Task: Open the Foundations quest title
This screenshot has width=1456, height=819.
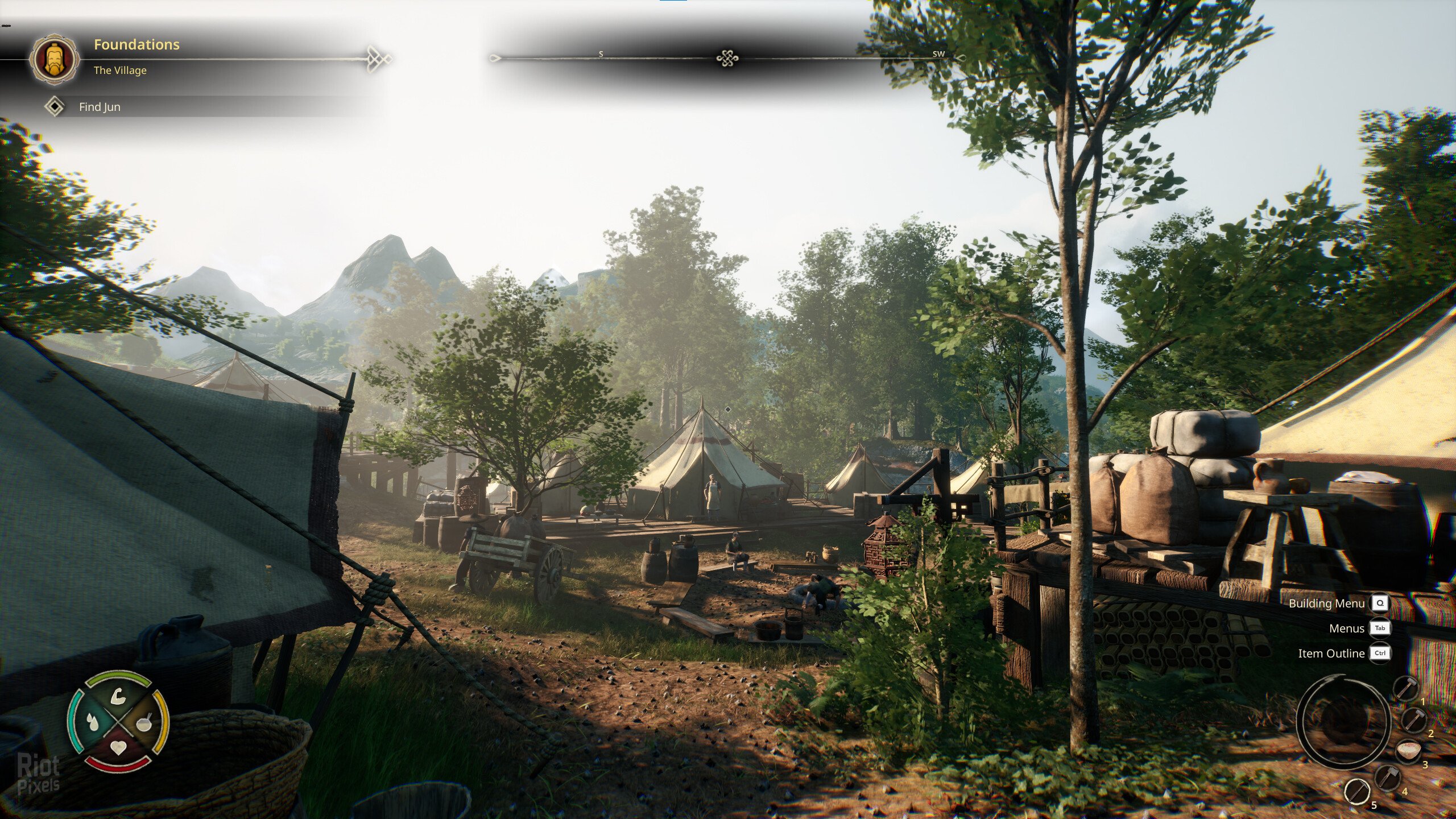Action: 136,44
